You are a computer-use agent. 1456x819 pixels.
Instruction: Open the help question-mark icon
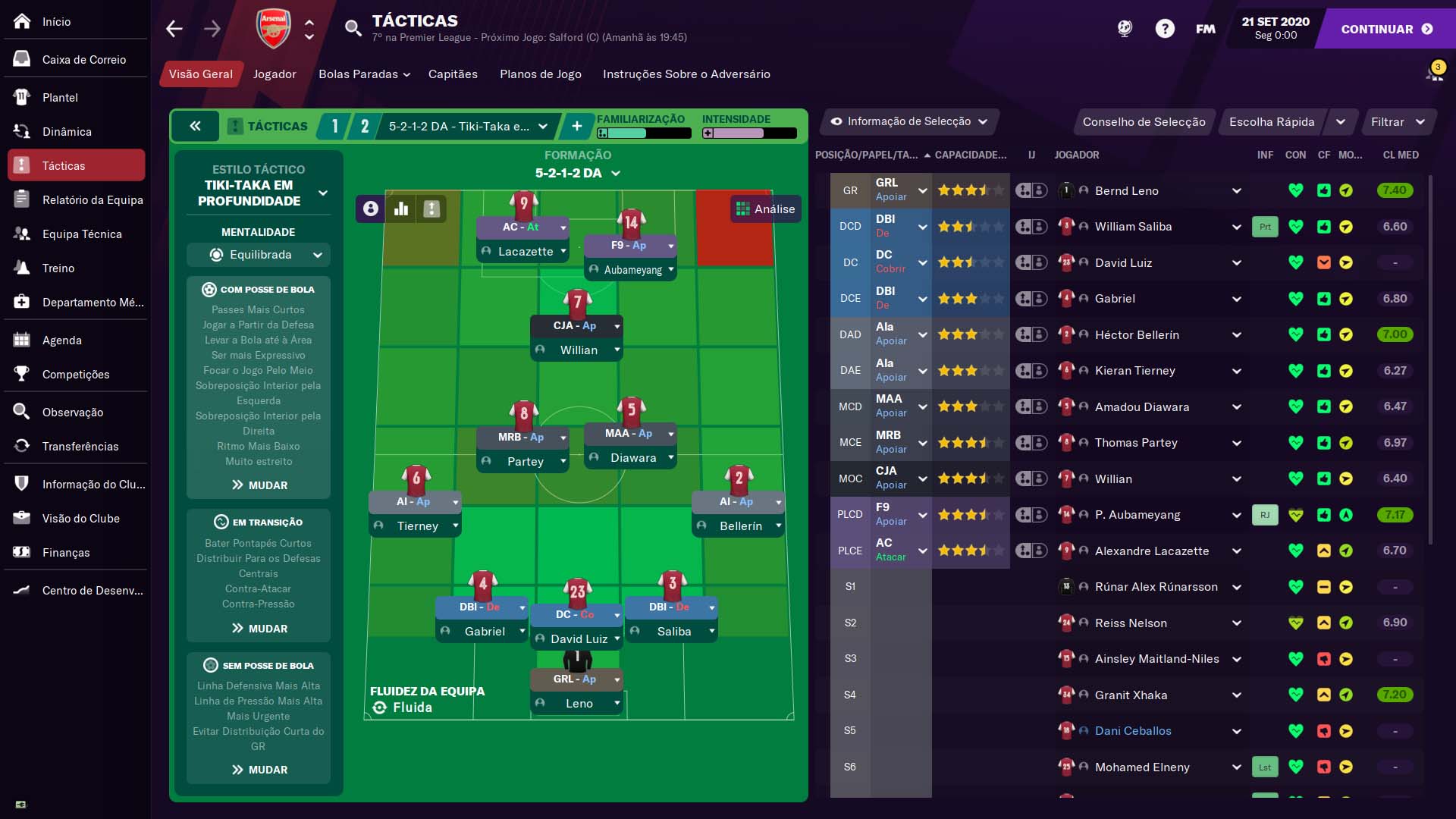tap(1165, 28)
